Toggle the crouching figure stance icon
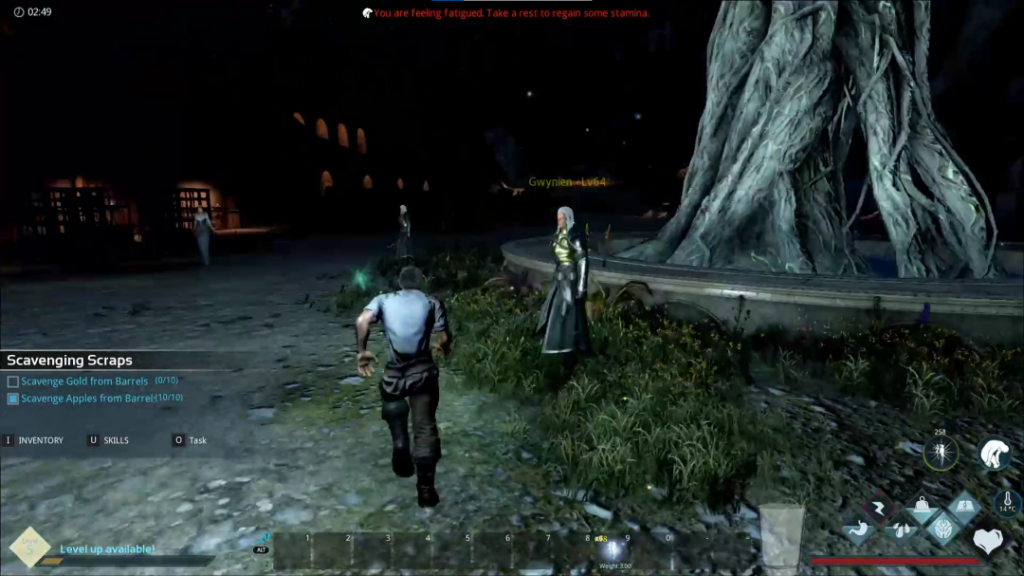This screenshot has height=576, width=1024. [x=994, y=455]
